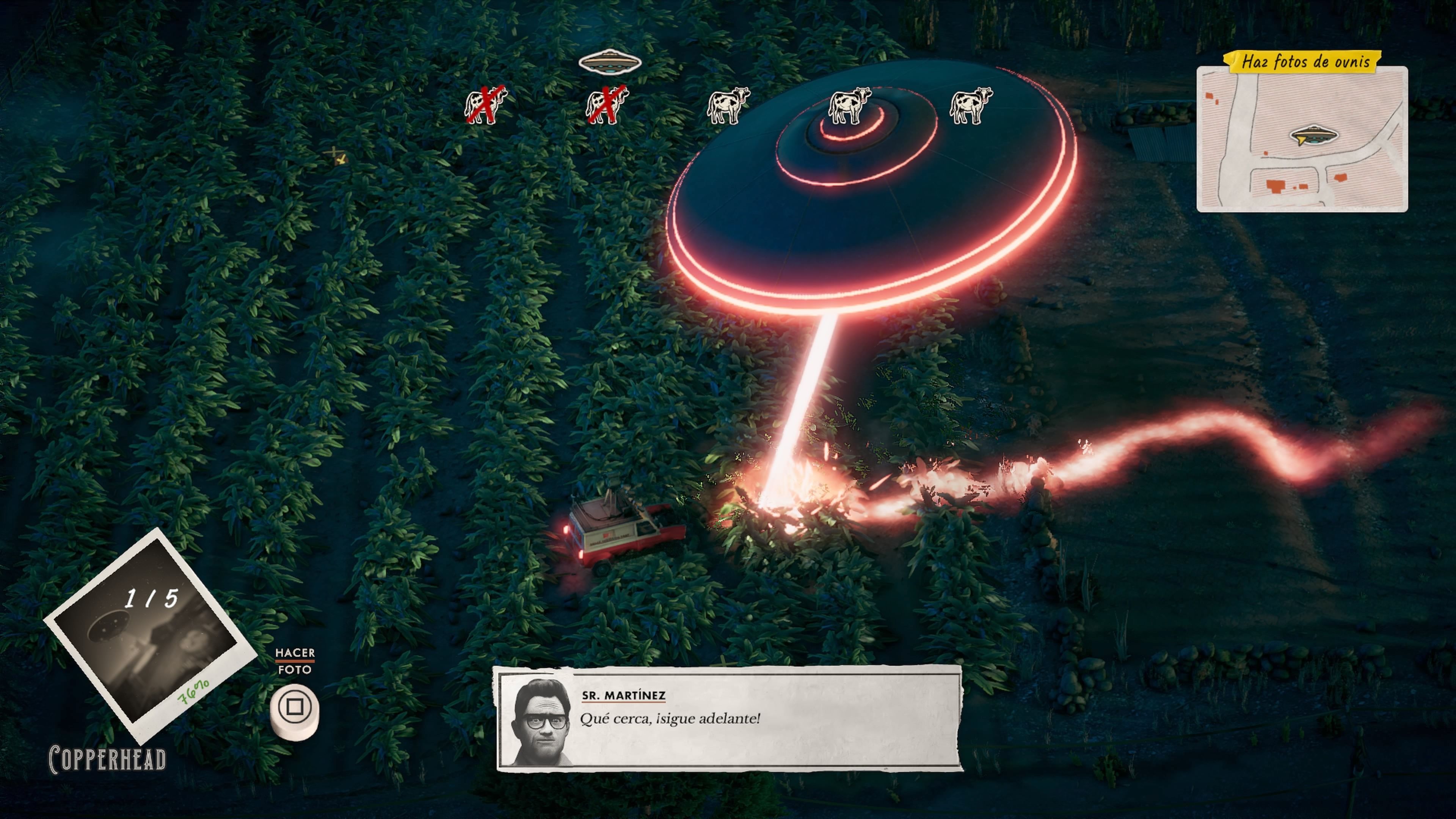Open the polaroid photo thumbnail
Screen dimensions: 1456x819
coord(148,634)
